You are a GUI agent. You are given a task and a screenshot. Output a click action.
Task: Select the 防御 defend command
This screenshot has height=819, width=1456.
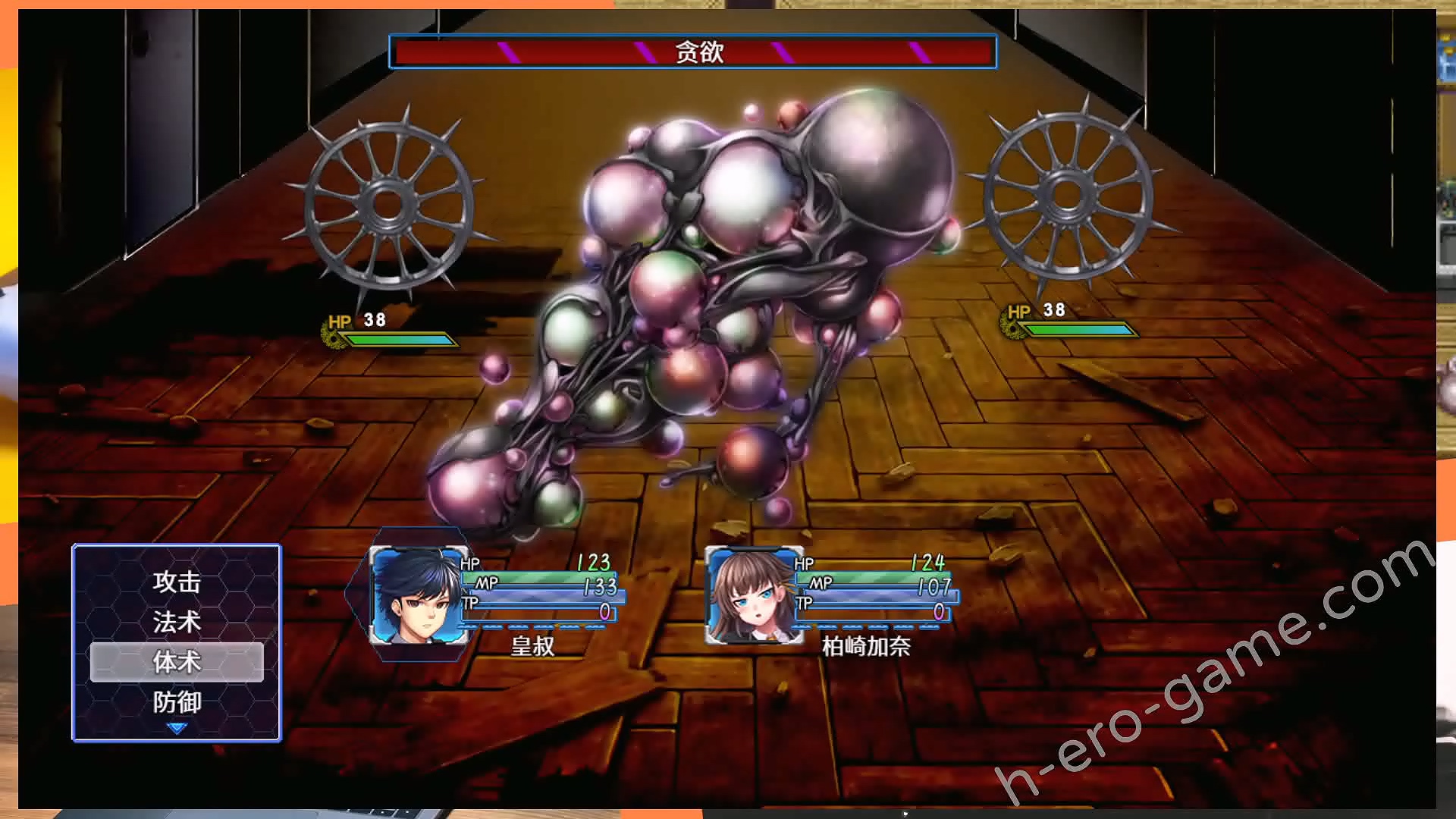pyautogui.click(x=177, y=702)
